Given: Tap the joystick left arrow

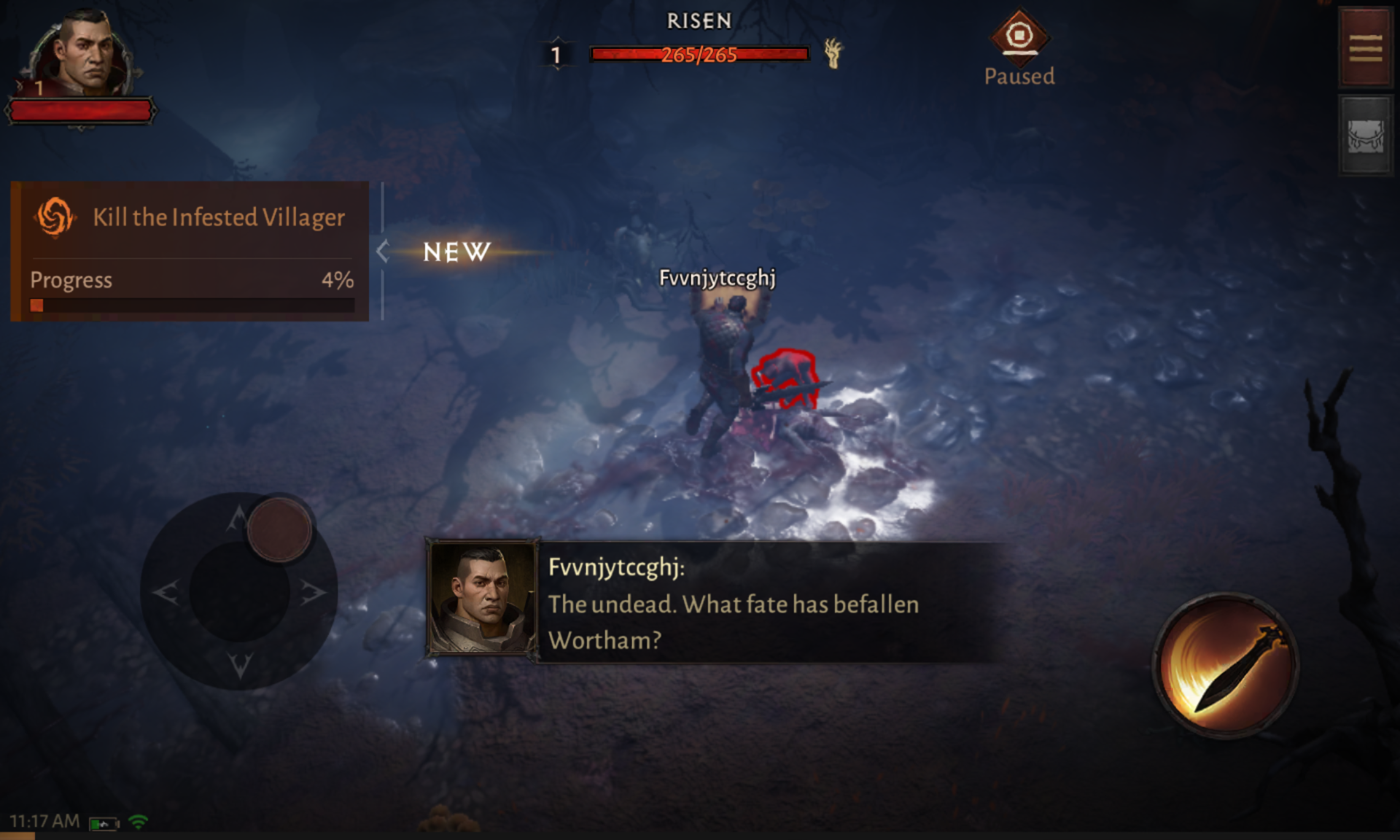Looking at the screenshot, I should [x=166, y=591].
